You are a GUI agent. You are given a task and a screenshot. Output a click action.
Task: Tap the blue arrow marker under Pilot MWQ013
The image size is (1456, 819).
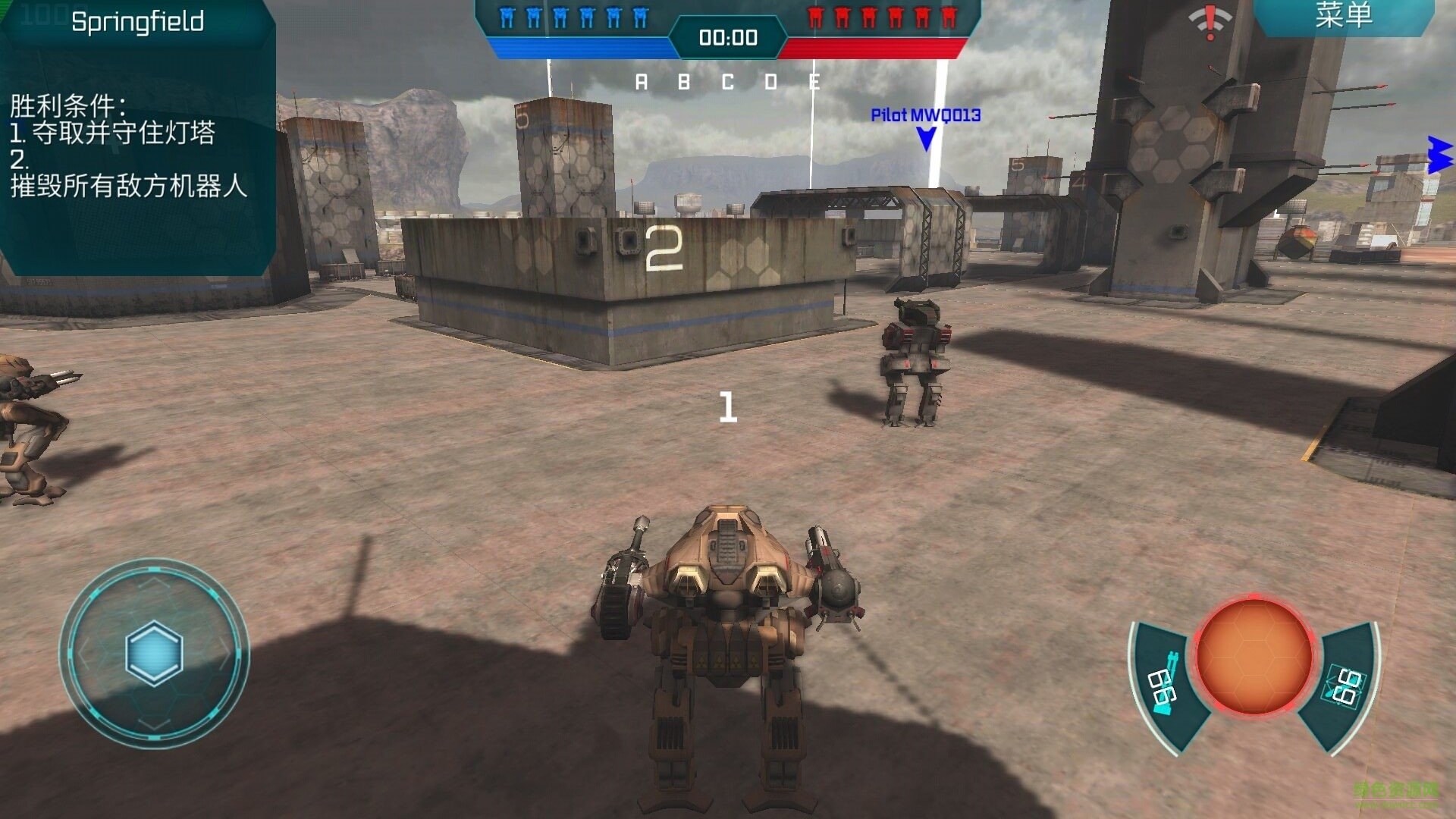(x=924, y=139)
